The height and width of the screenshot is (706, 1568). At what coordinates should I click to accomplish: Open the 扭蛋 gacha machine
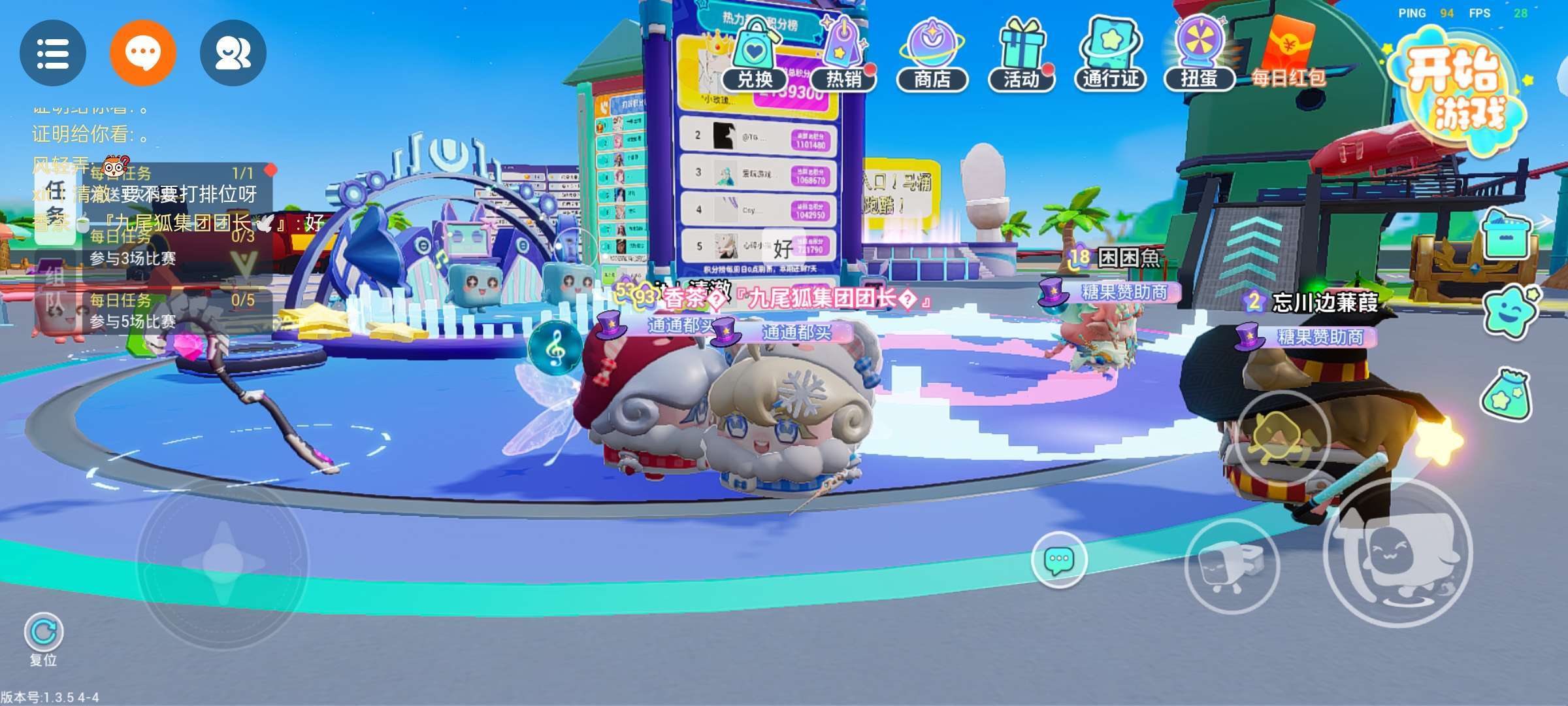(1200, 55)
